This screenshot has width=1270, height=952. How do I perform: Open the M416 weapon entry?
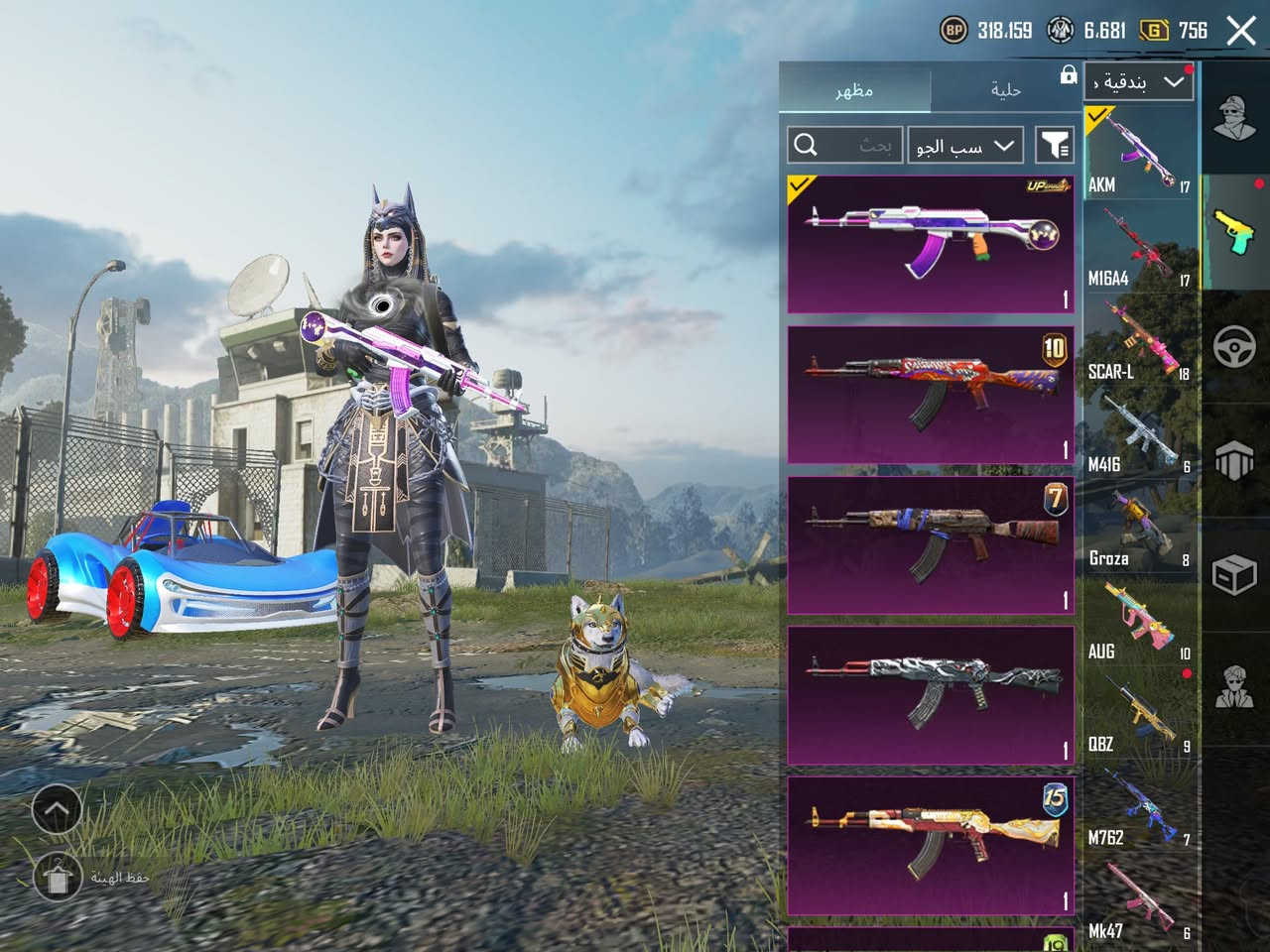pyautogui.click(x=1138, y=432)
